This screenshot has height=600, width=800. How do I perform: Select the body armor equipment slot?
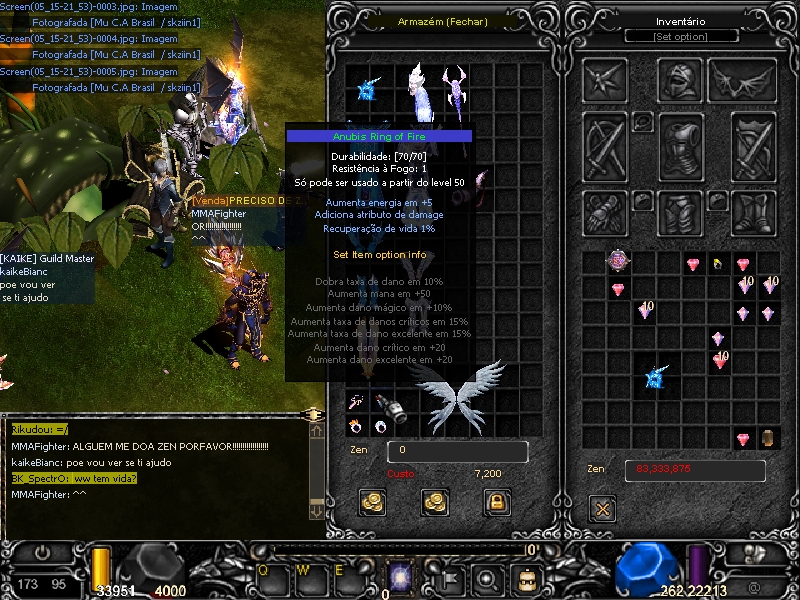coord(681,145)
